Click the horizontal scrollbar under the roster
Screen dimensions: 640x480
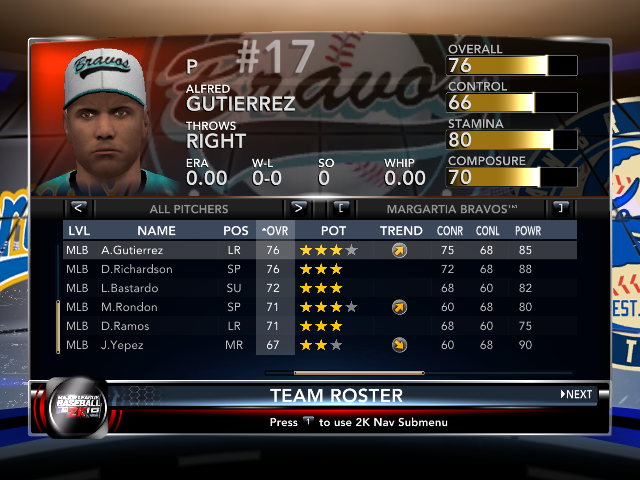[345, 373]
